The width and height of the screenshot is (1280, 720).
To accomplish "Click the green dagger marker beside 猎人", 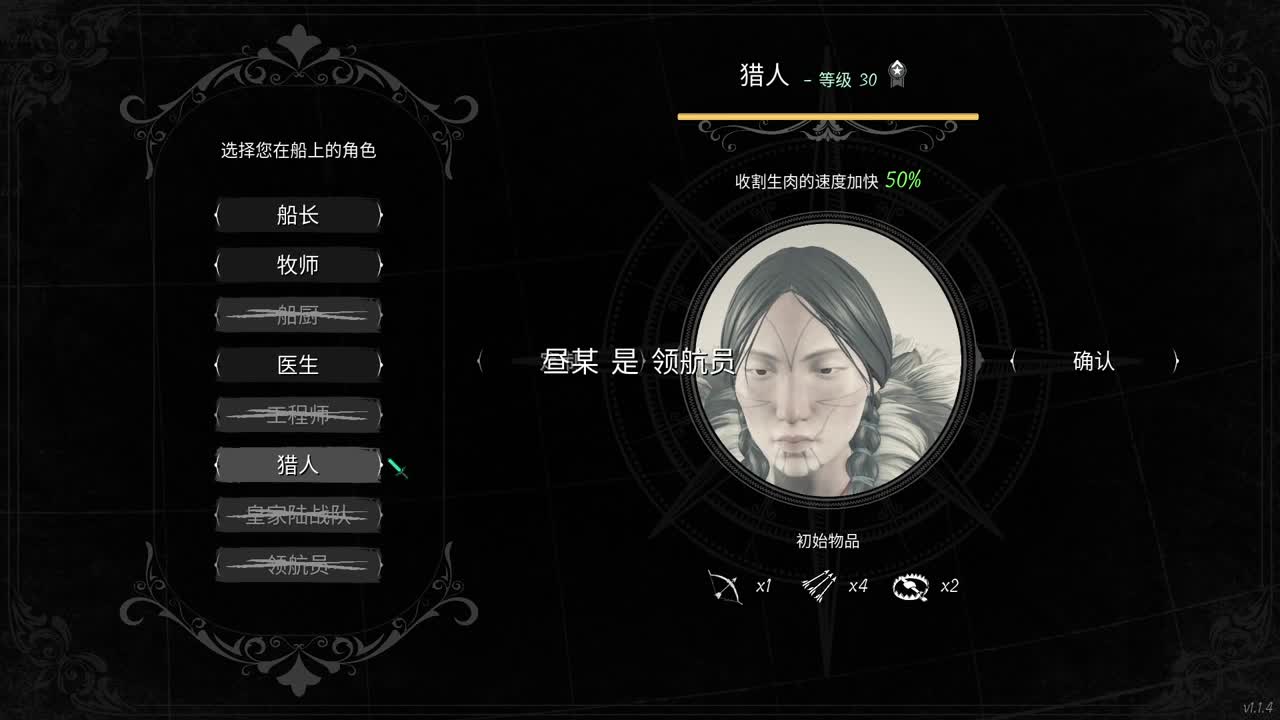I will click(x=397, y=467).
